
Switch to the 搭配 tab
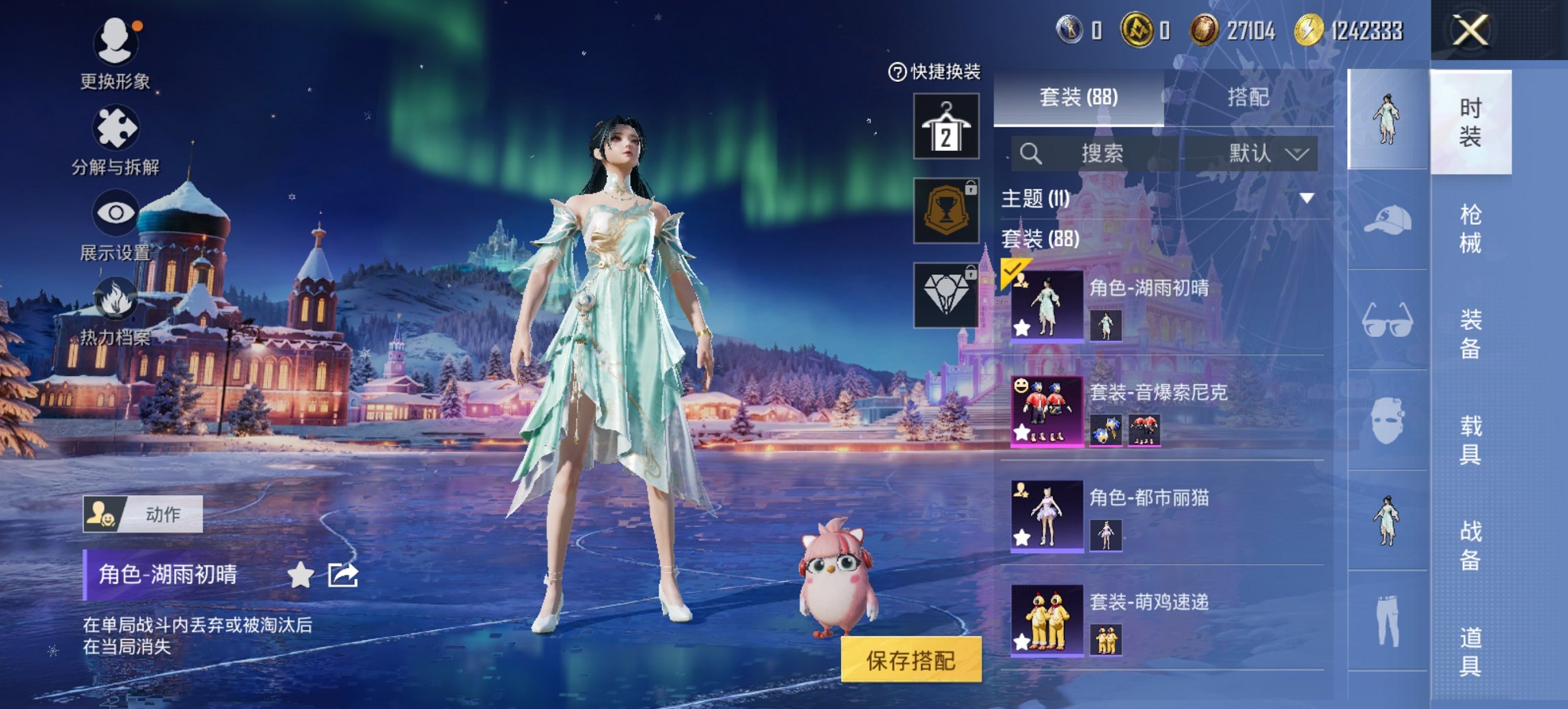click(1248, 98)
